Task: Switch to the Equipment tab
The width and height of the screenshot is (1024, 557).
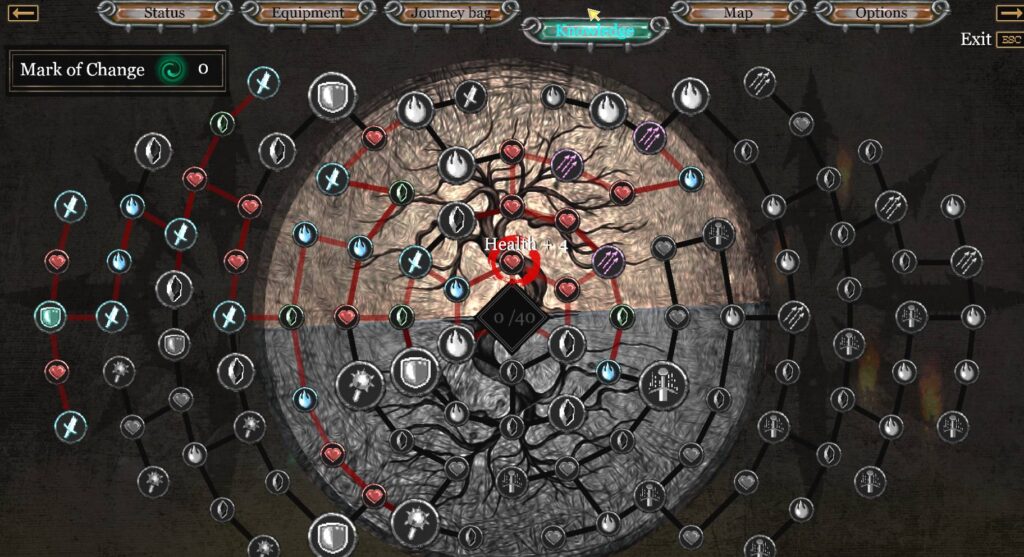Action: 307,13
